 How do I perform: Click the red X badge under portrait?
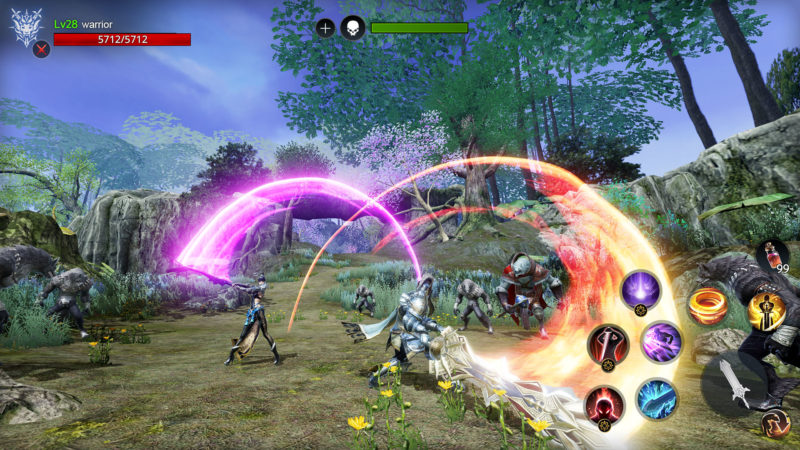pos(41,50)
